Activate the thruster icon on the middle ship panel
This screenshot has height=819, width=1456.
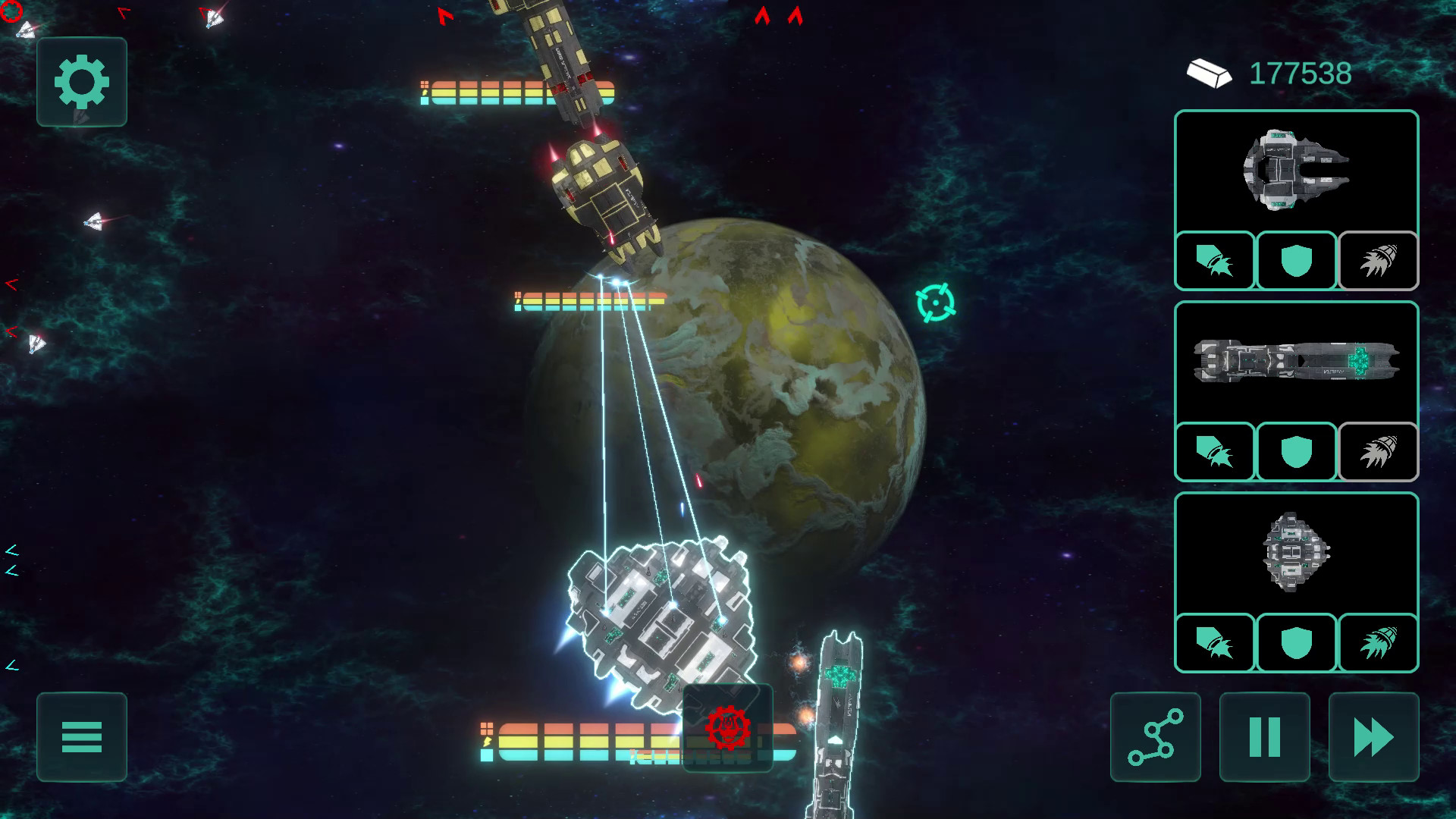pyautogui.click(x=1376, y=452)
